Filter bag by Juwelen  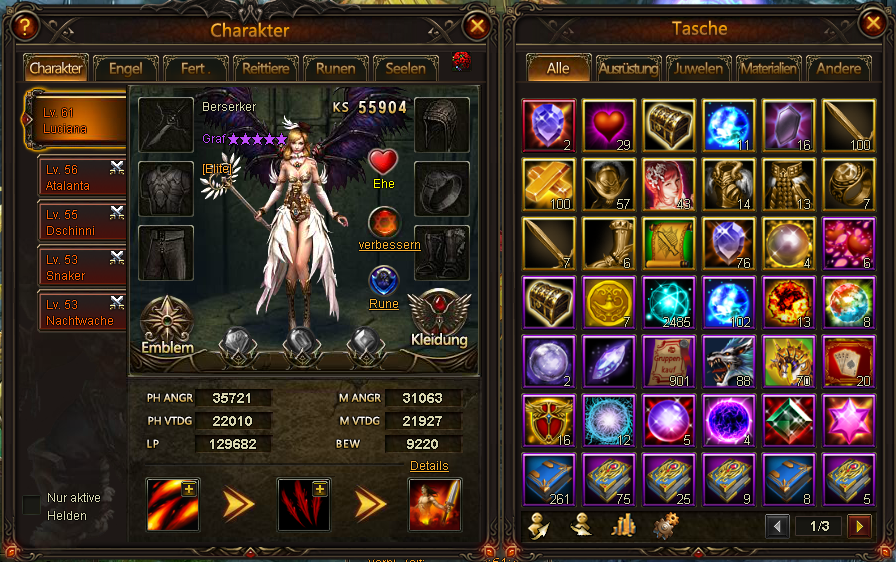(699, 69)
